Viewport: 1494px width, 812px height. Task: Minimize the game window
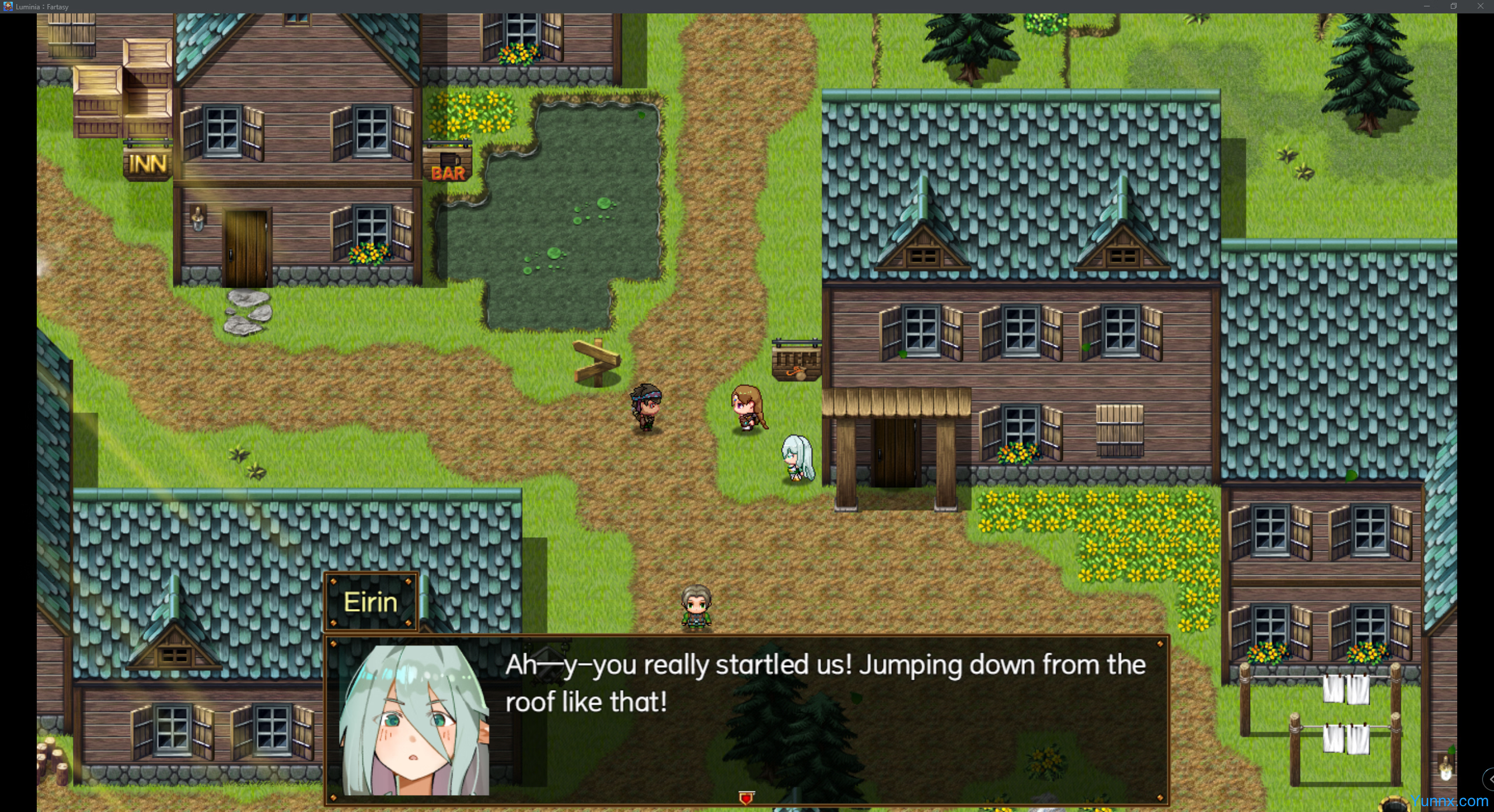click(x=1426, y=6)
